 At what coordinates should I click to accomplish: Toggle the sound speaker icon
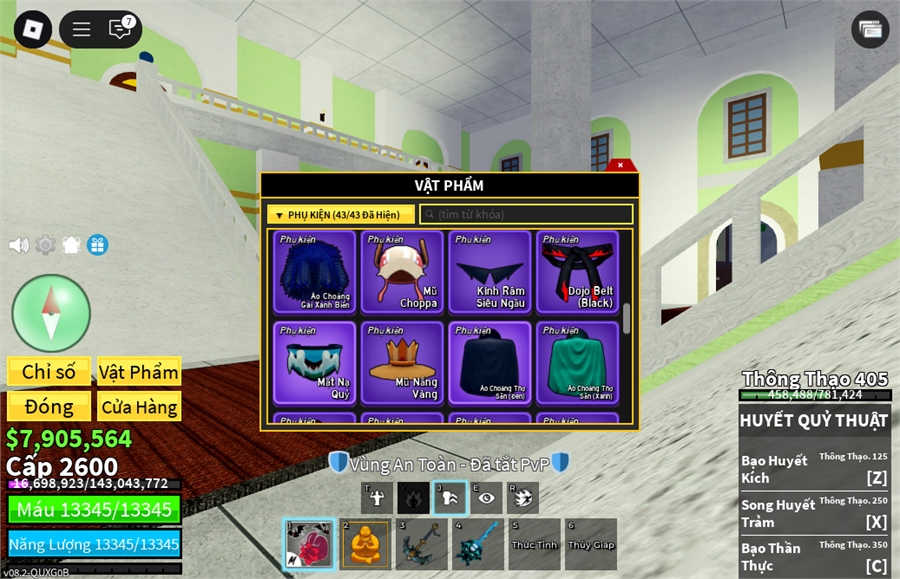(x=18, y=245)
